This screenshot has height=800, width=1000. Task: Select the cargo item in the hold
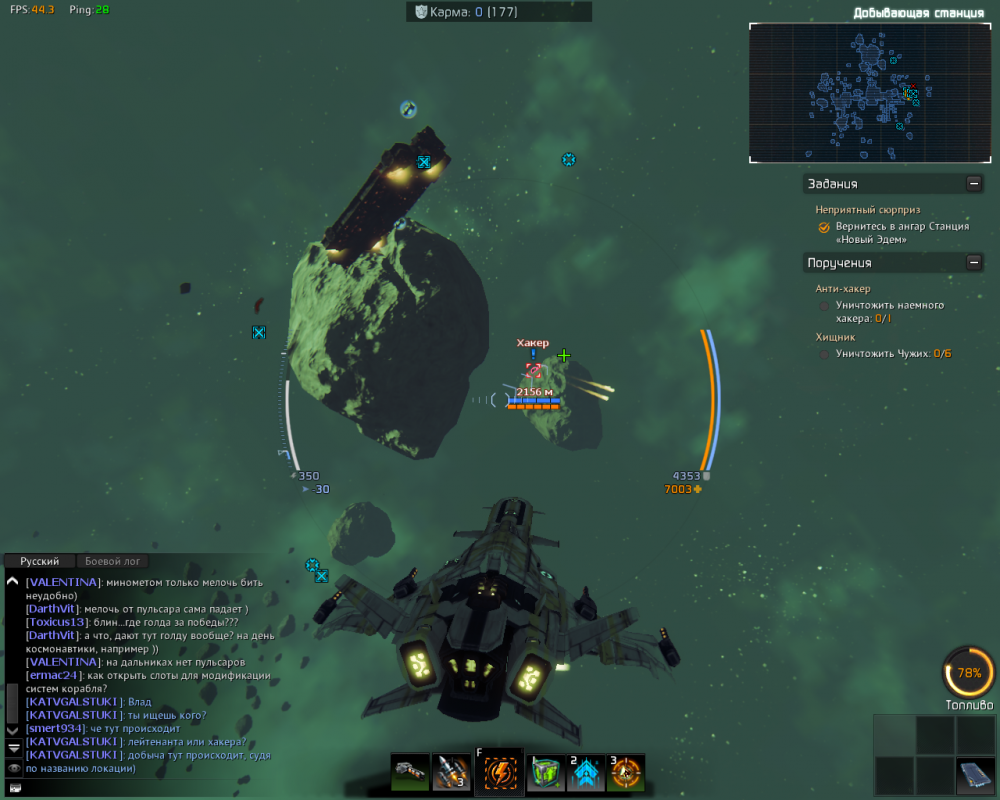click(974, 775)
